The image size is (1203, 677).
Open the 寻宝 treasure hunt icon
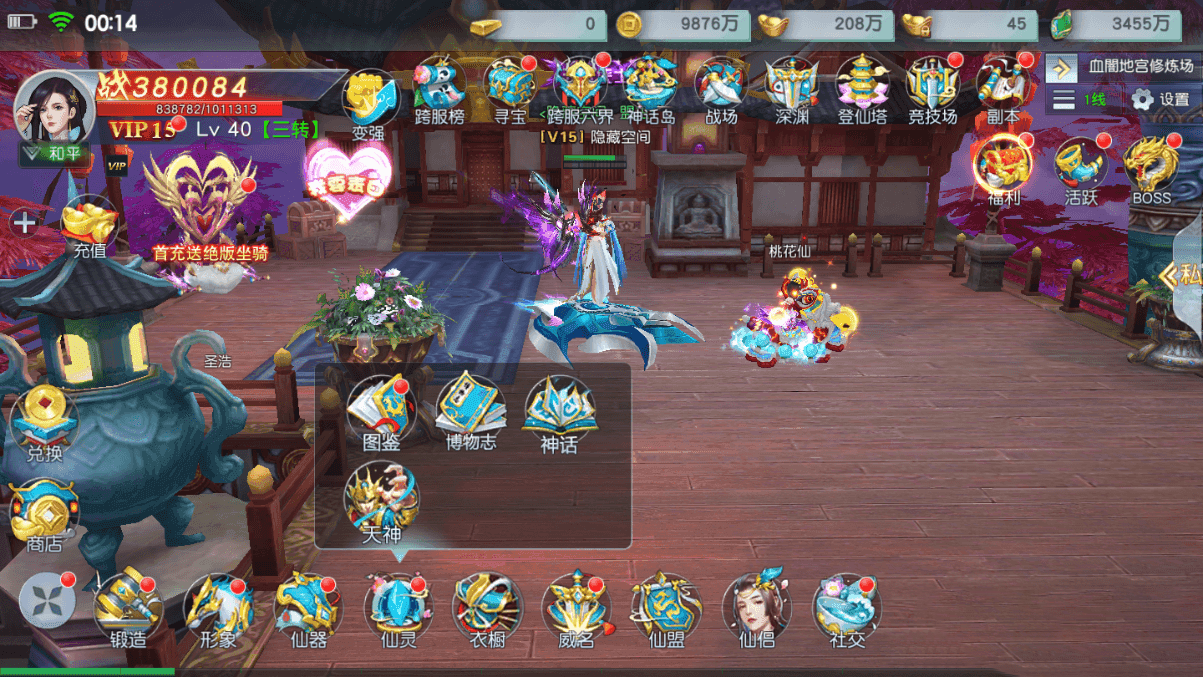coord(510,88)
